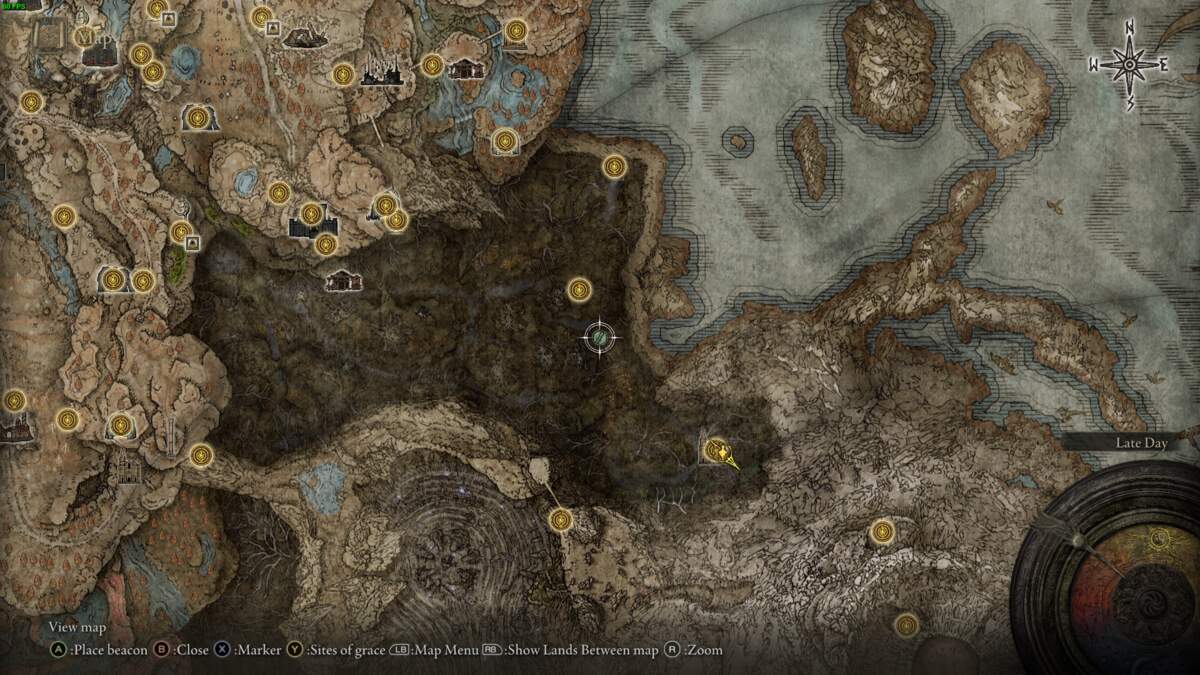Click the player's yellow arrow position marker
The height and width of the screenshot is (675, 1200).
[x=727, y=458]
